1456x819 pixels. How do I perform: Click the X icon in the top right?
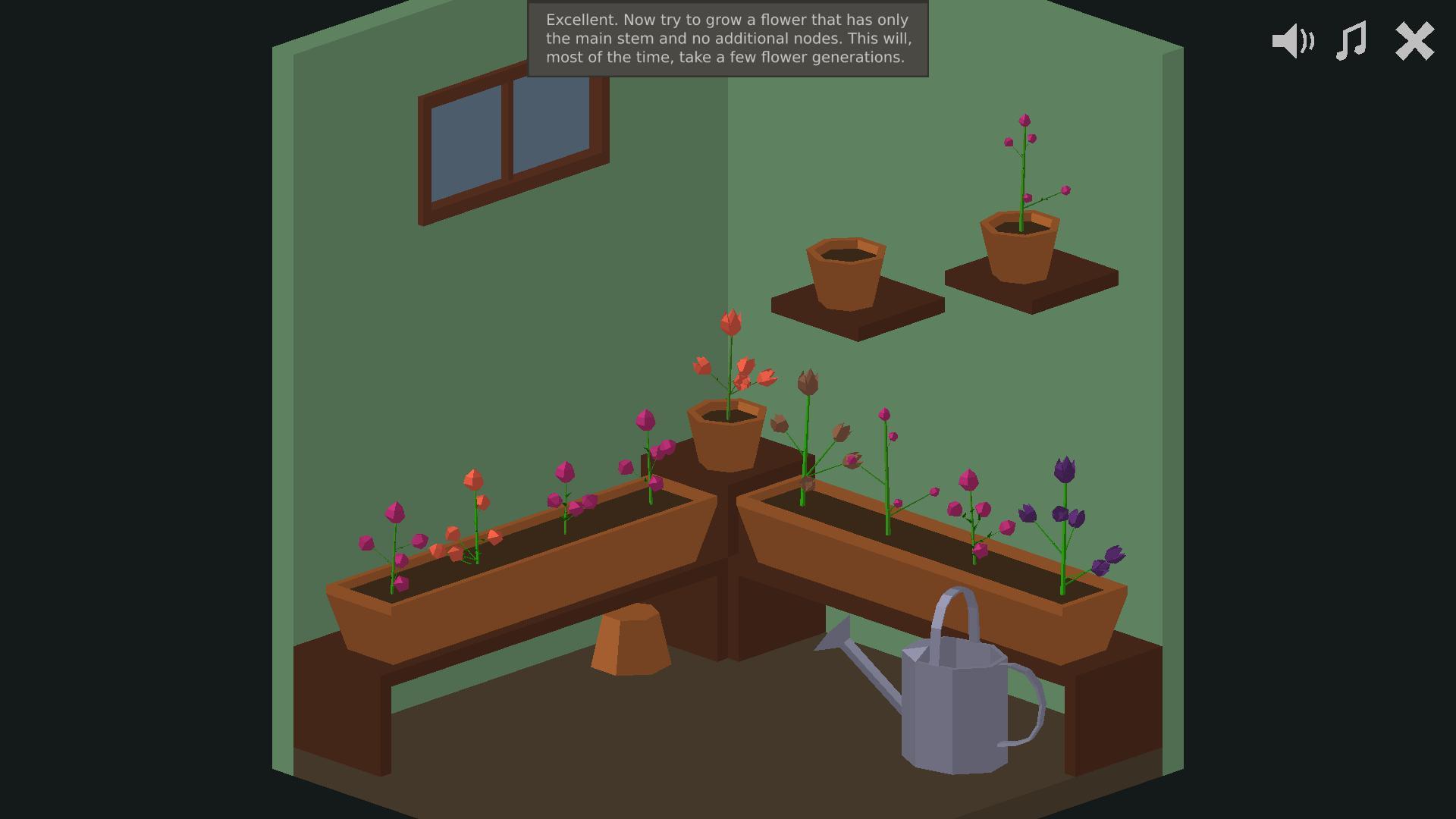click(x=1414, y=42)
